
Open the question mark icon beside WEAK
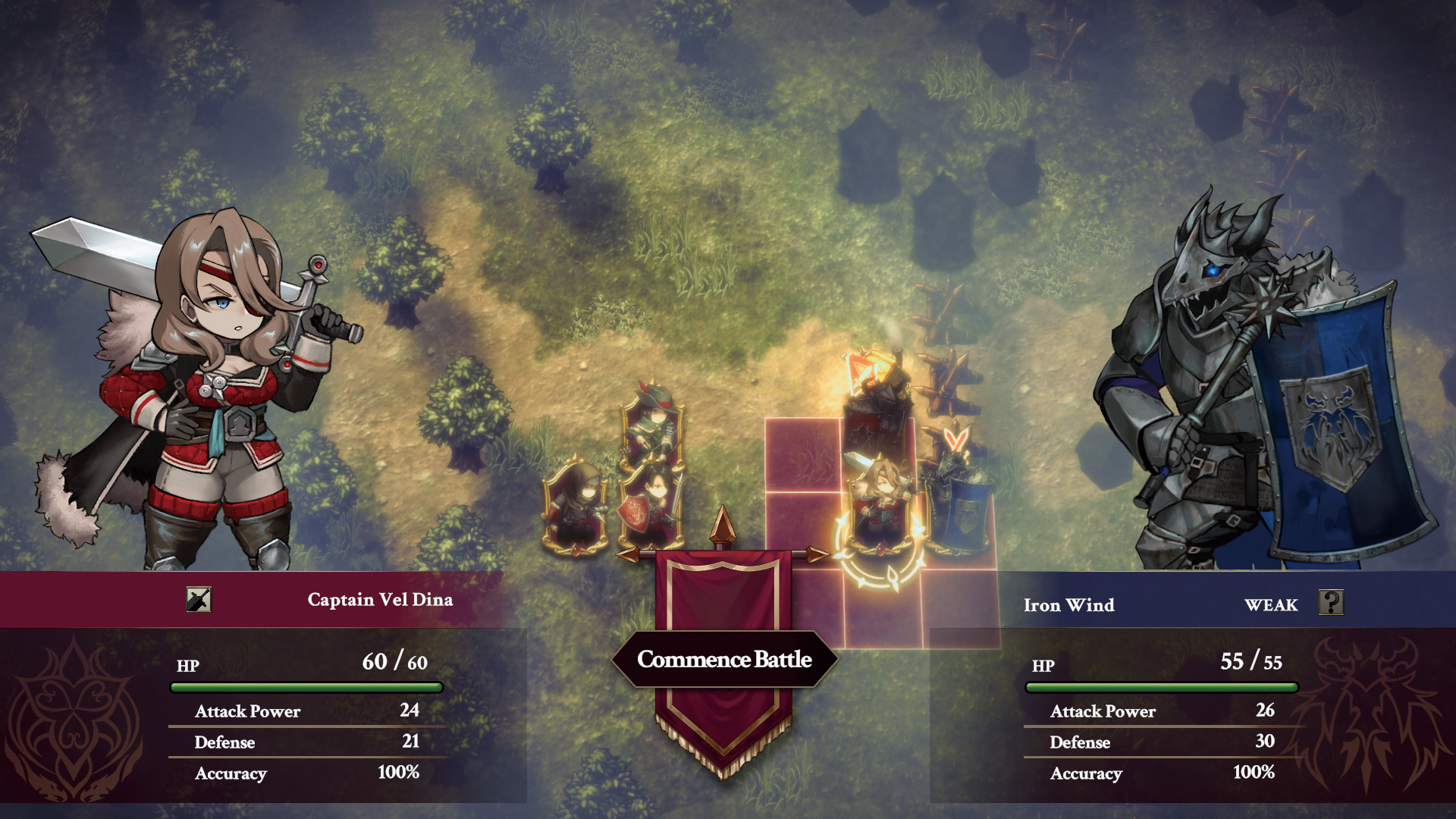1331,603
